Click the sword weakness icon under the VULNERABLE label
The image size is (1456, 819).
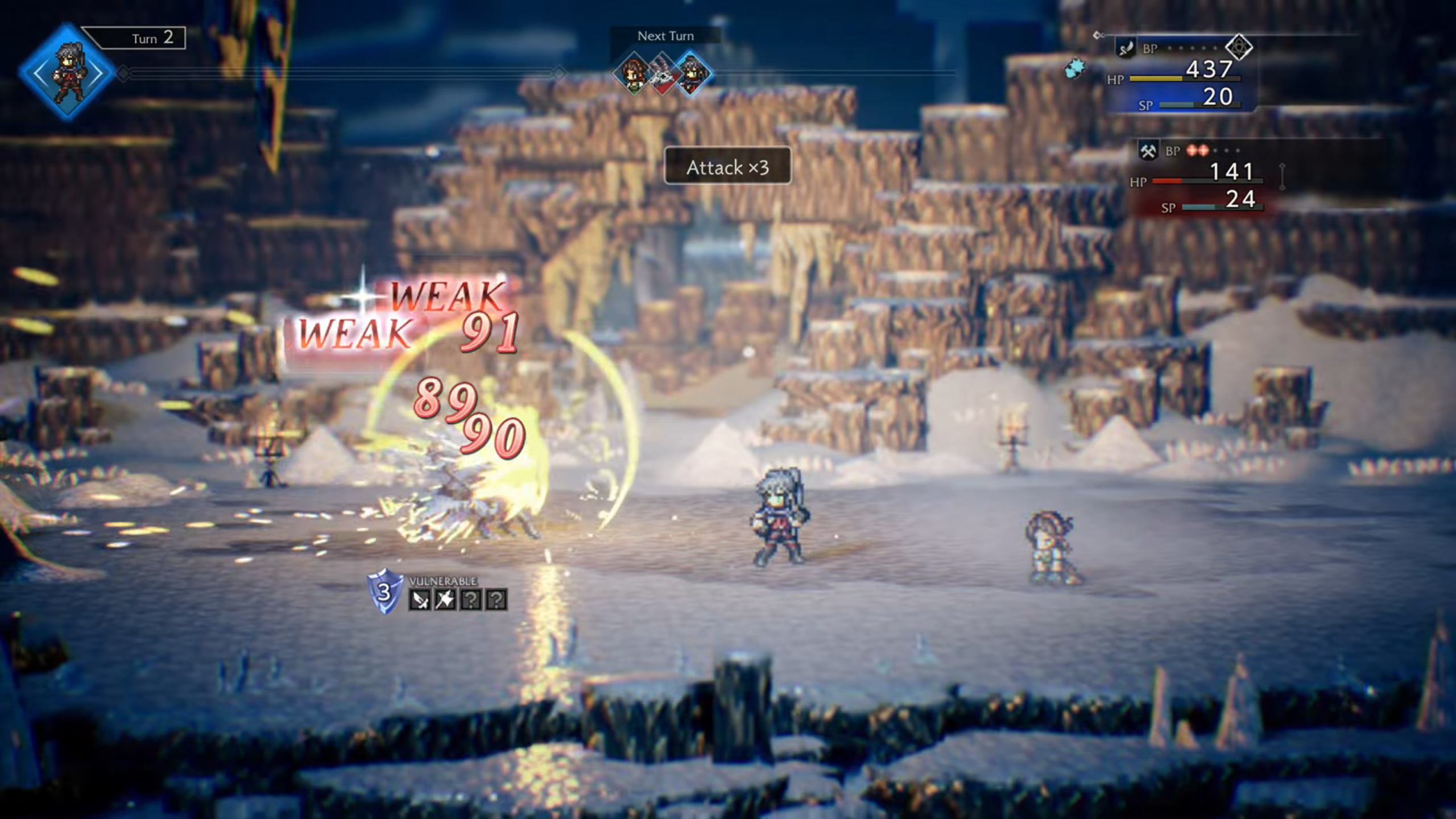tap(420, 599)
